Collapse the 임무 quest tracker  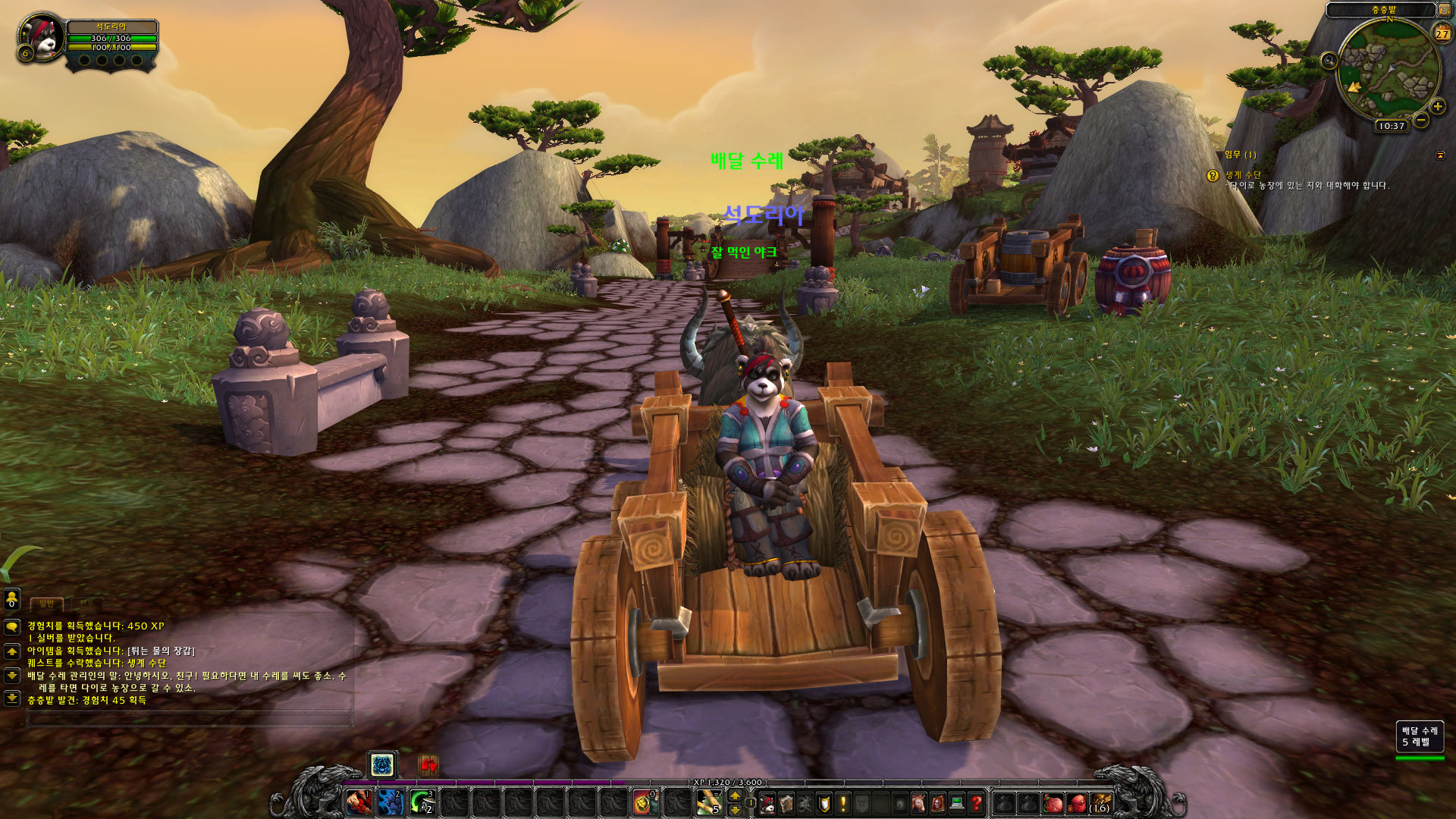(1440, 155)
